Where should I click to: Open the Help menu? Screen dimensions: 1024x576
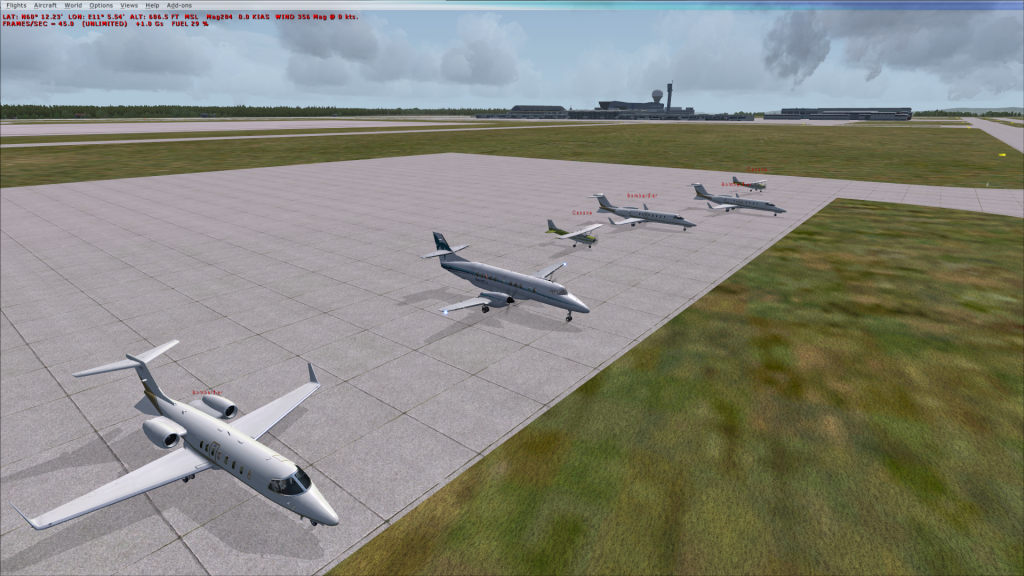[x=152, y=5]
